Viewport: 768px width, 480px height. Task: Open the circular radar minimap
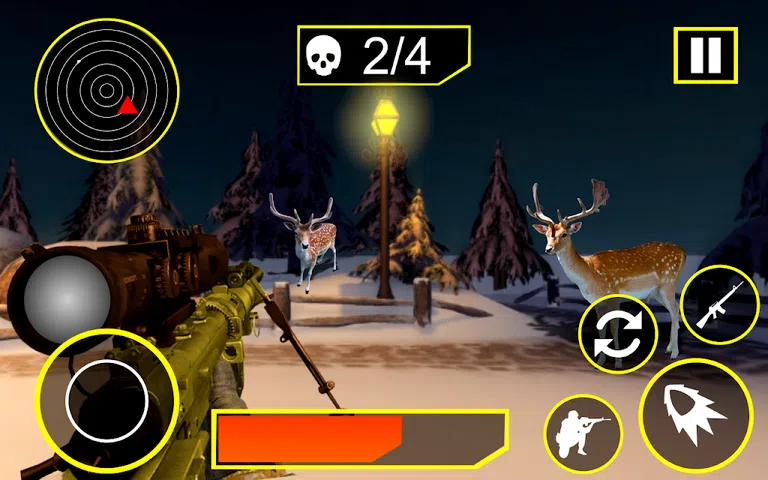point(106,90)
